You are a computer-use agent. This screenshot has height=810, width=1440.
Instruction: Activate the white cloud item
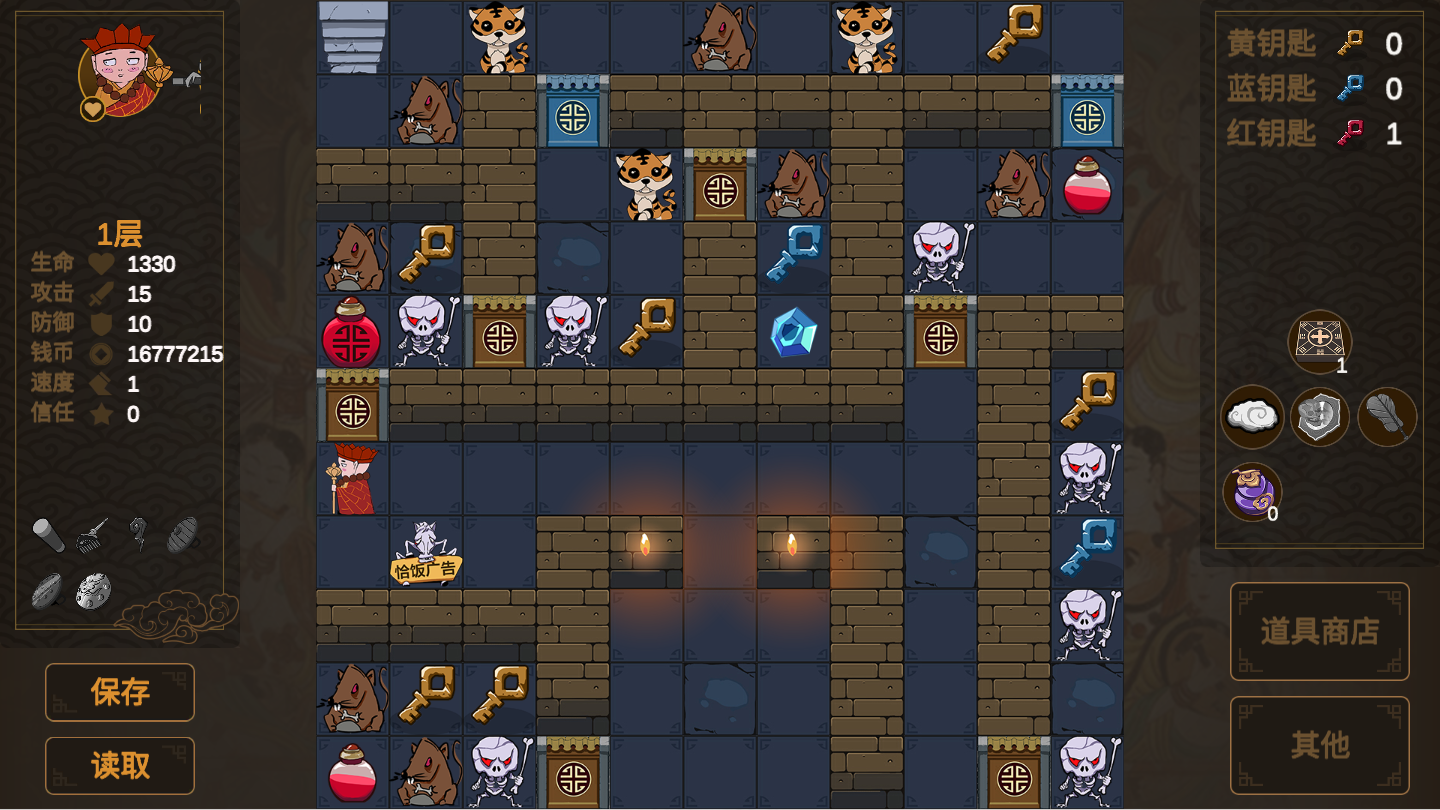(1251, 416)
